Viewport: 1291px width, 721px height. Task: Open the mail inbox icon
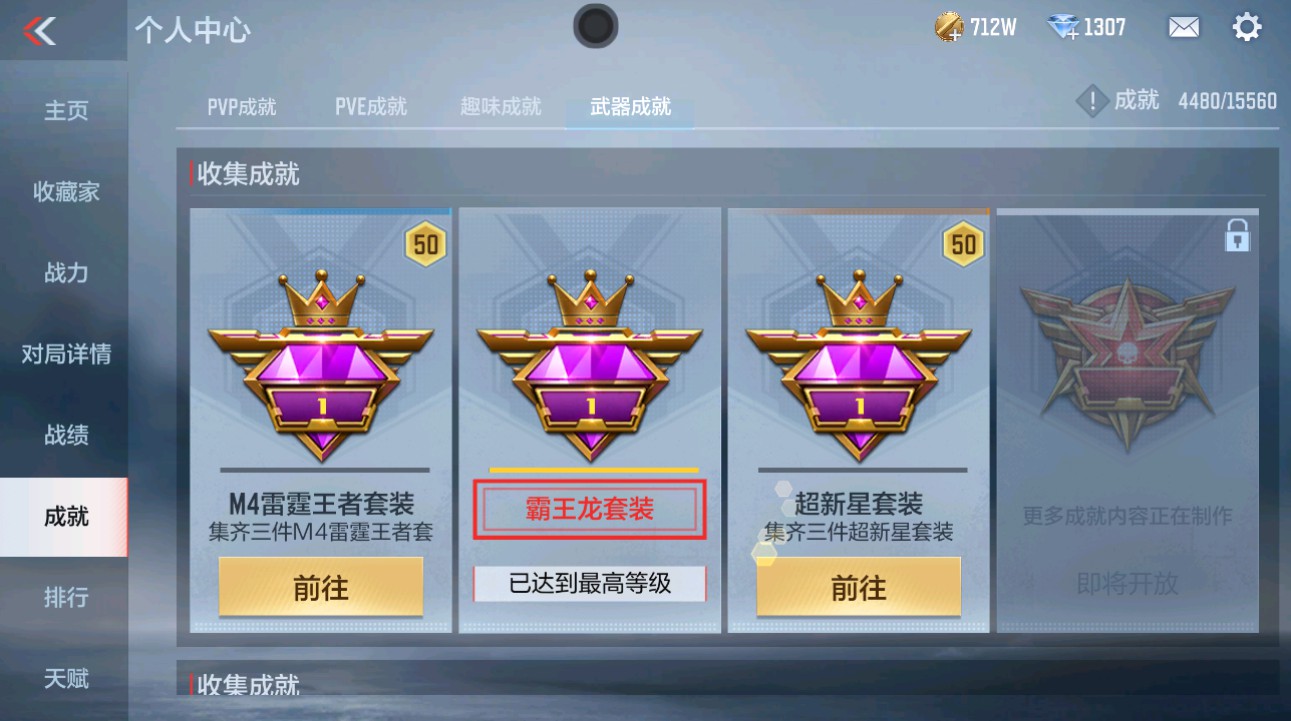[1182, 26]
